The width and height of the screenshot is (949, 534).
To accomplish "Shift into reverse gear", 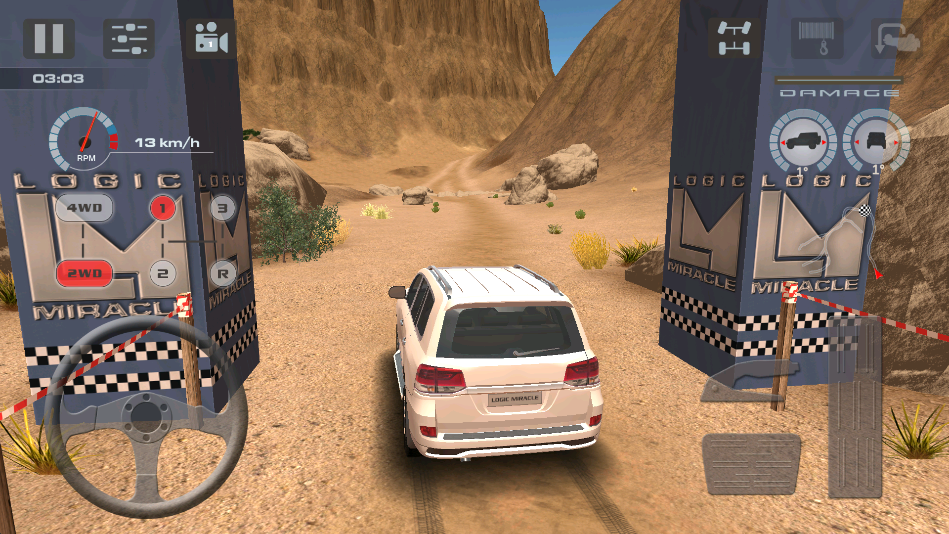I will click(x=223, y=272).
